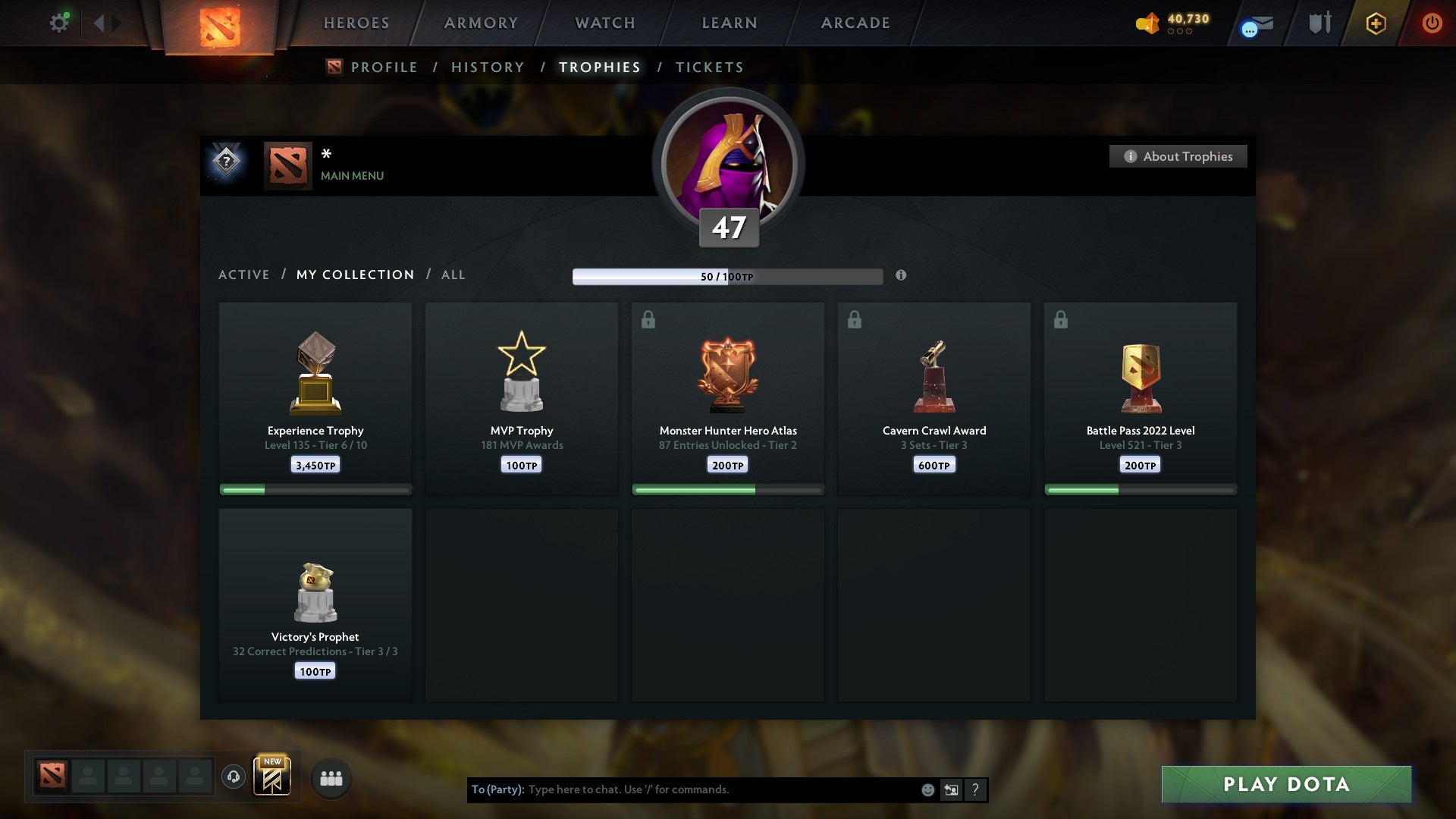Click the locked padlock on Cavern Crawl Award
Viewport: 1456px width, 819px height.
(855, 319)
